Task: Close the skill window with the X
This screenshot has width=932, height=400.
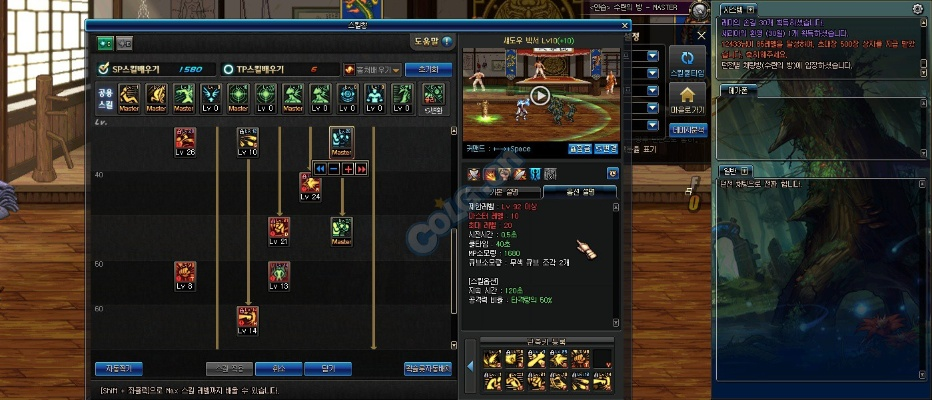Action: point(626,26)
